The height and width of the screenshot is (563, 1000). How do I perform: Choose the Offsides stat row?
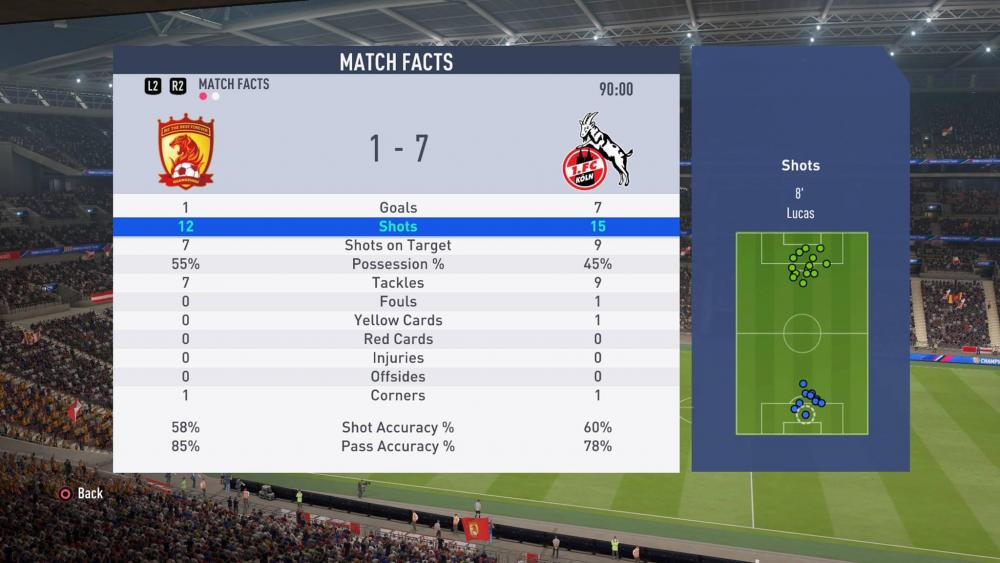[397, 376]
